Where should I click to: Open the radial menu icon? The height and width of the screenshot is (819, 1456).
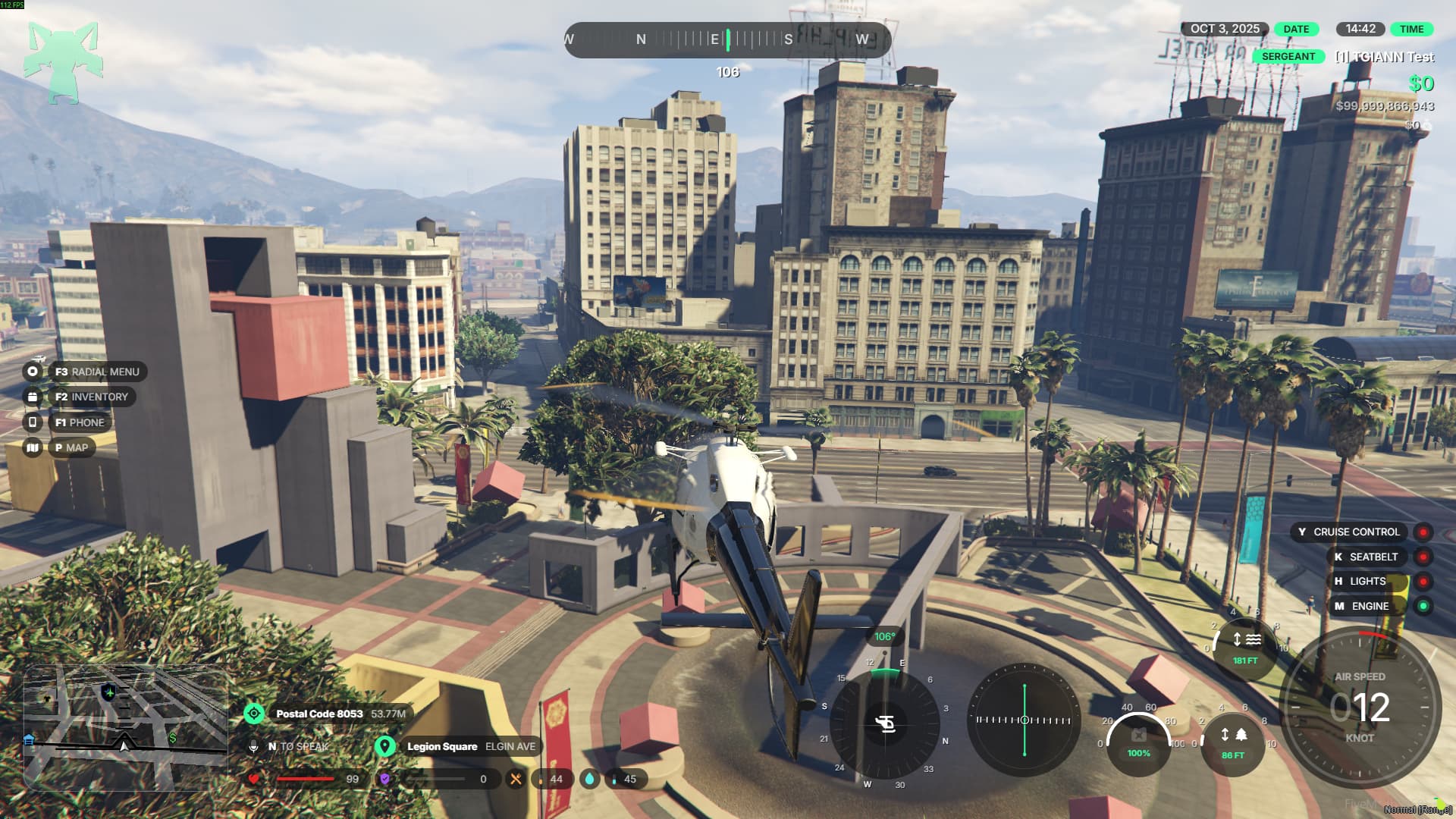pos(33,372)
